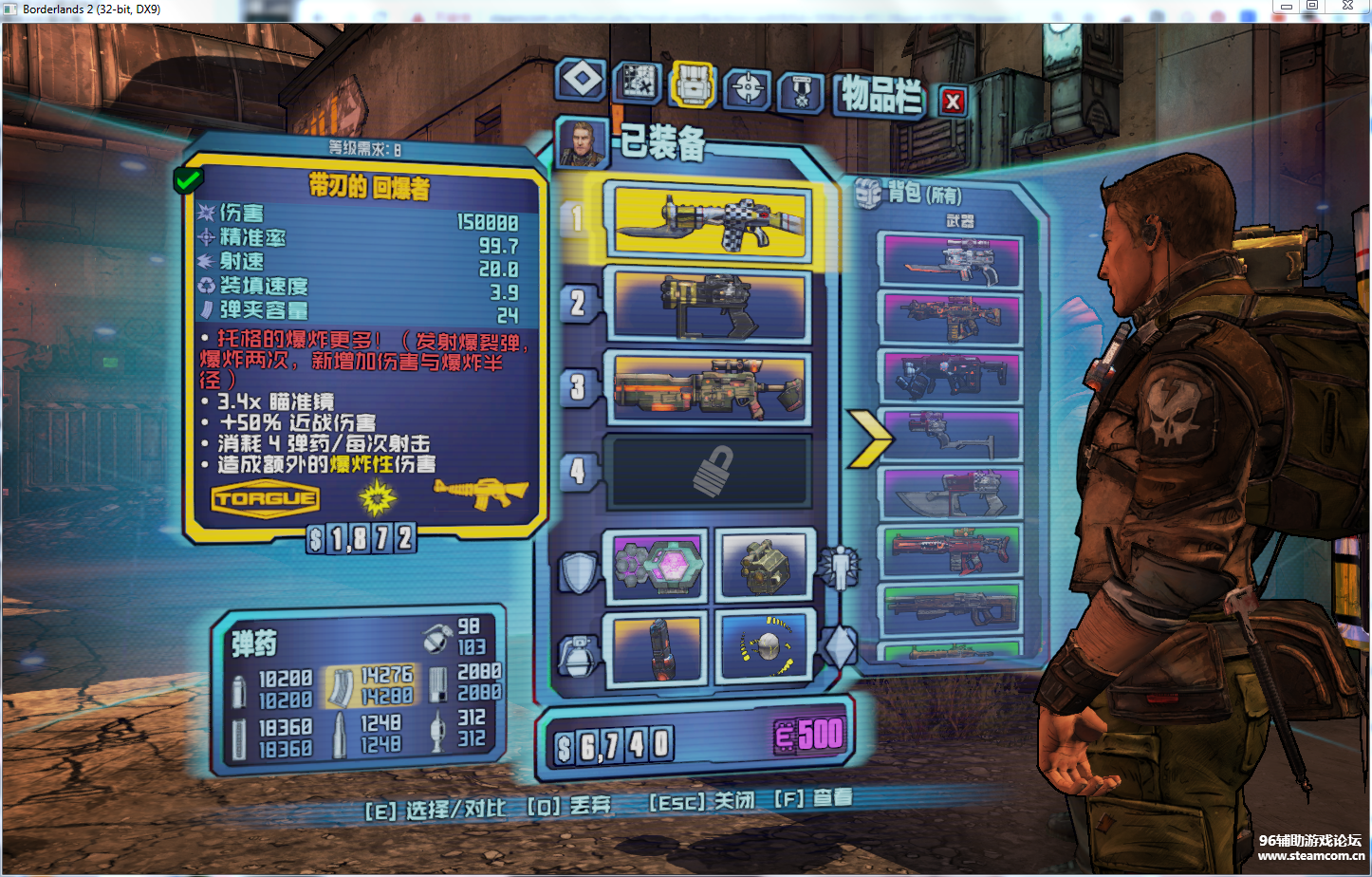Choose the equipped class mod cube

point(764,566)
